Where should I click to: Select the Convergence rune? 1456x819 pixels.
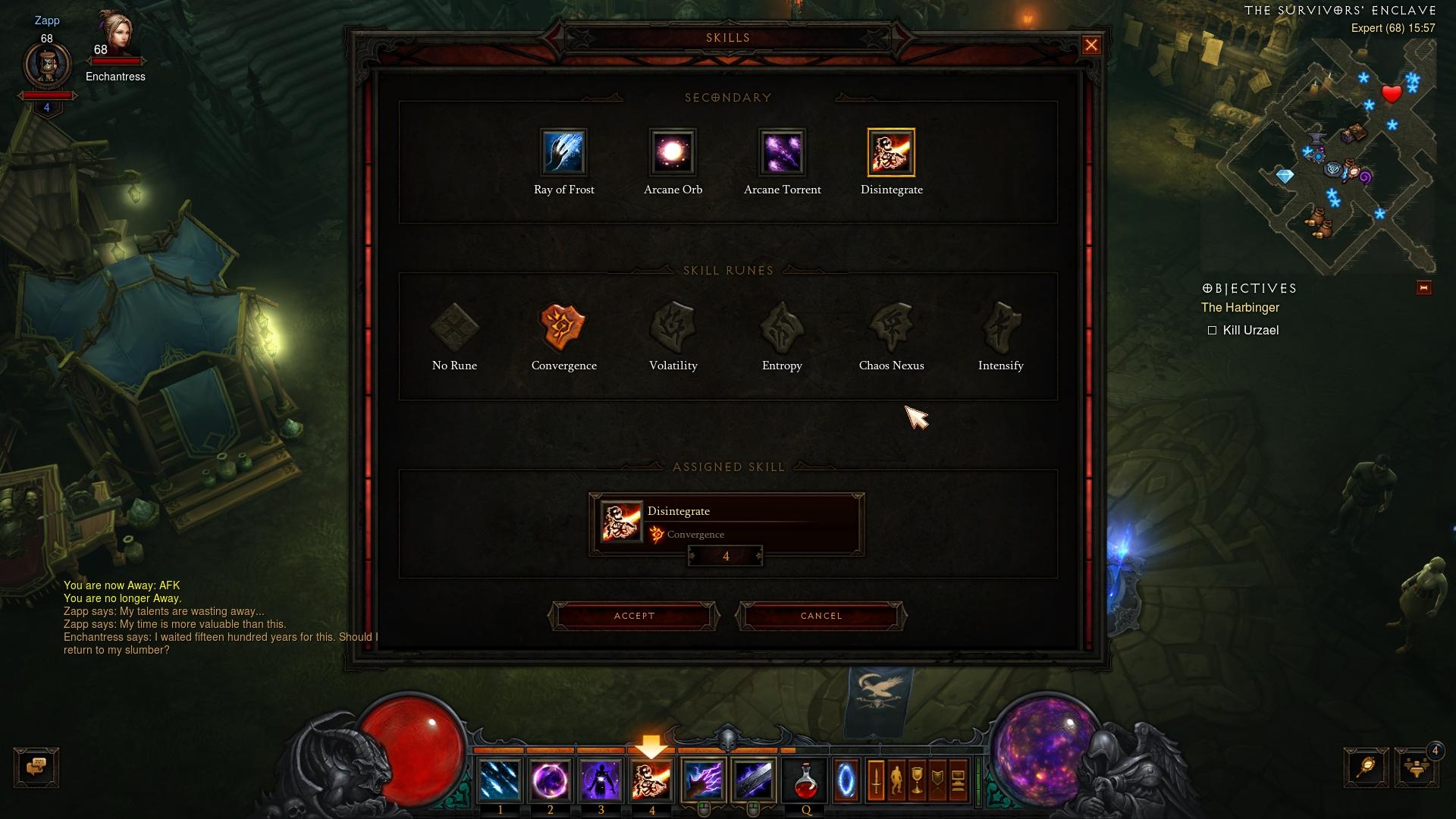click(563, 328)
